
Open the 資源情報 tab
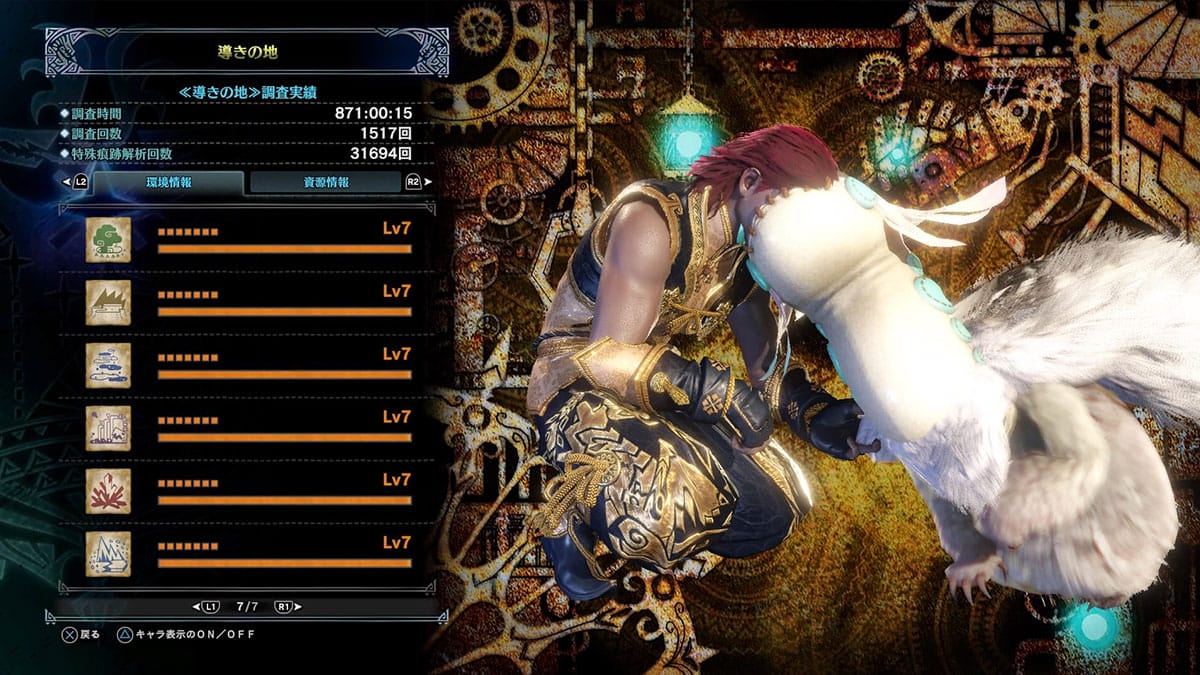325,183
